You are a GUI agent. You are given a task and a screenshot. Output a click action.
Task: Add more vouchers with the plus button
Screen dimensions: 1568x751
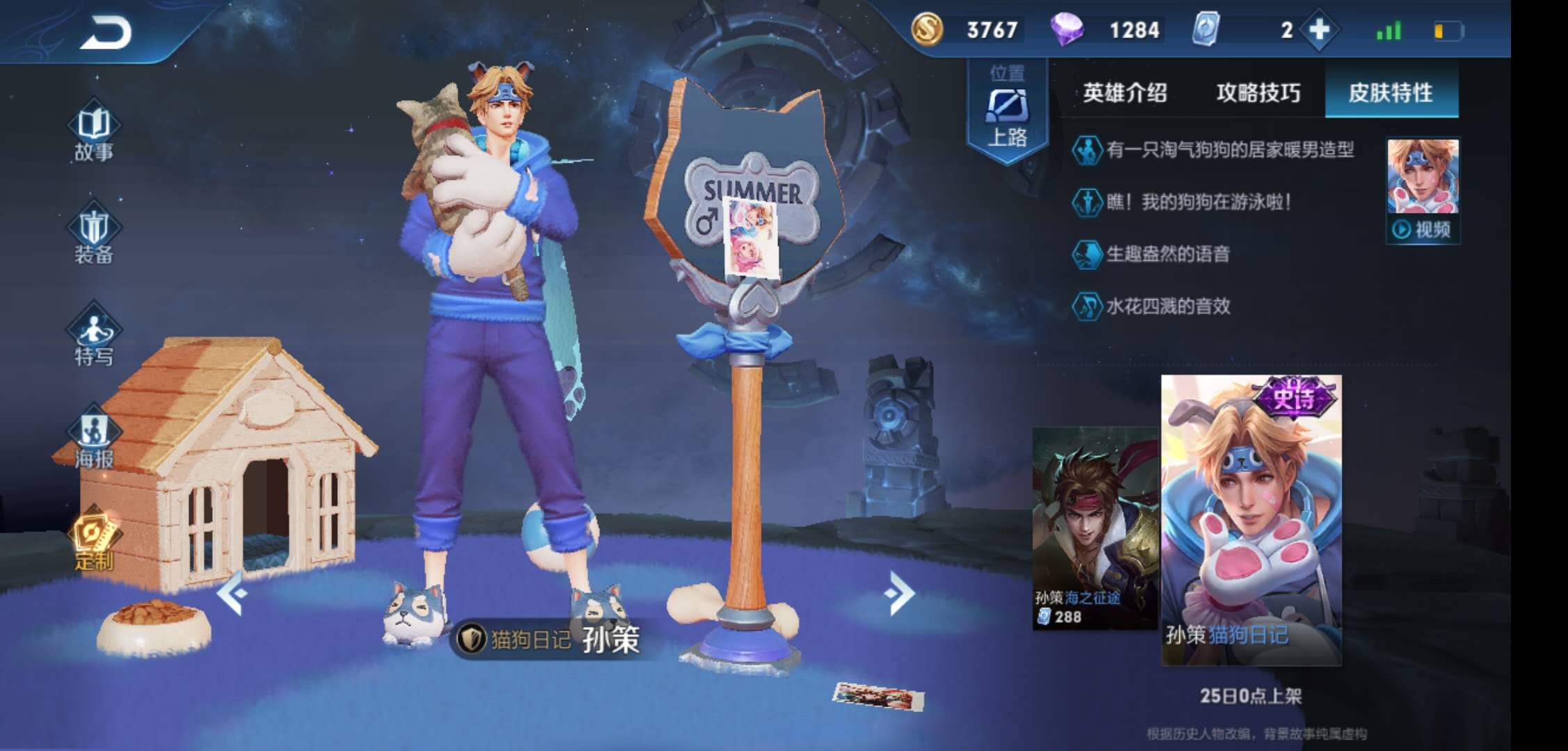1319,30
